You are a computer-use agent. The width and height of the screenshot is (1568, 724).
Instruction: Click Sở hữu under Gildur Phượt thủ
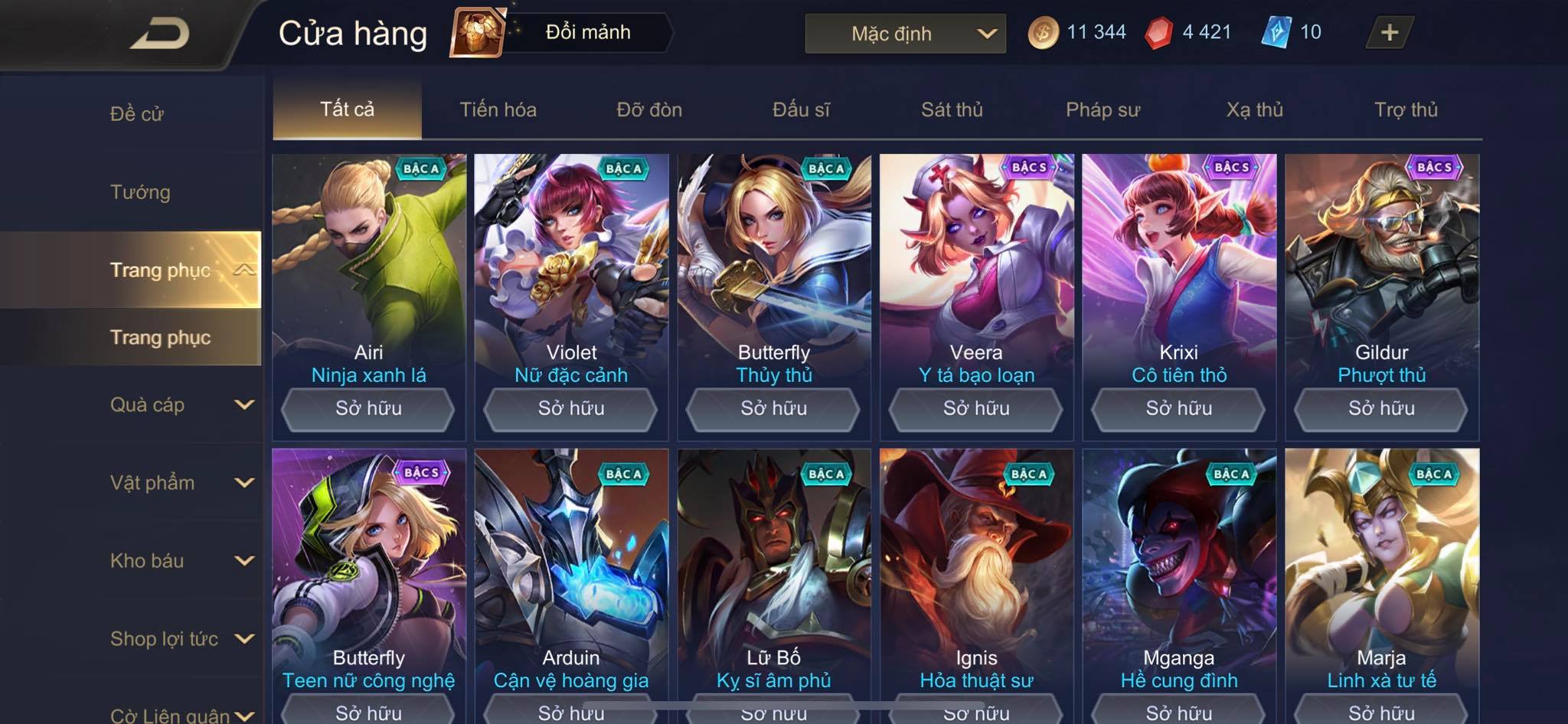click(1381, 409)
